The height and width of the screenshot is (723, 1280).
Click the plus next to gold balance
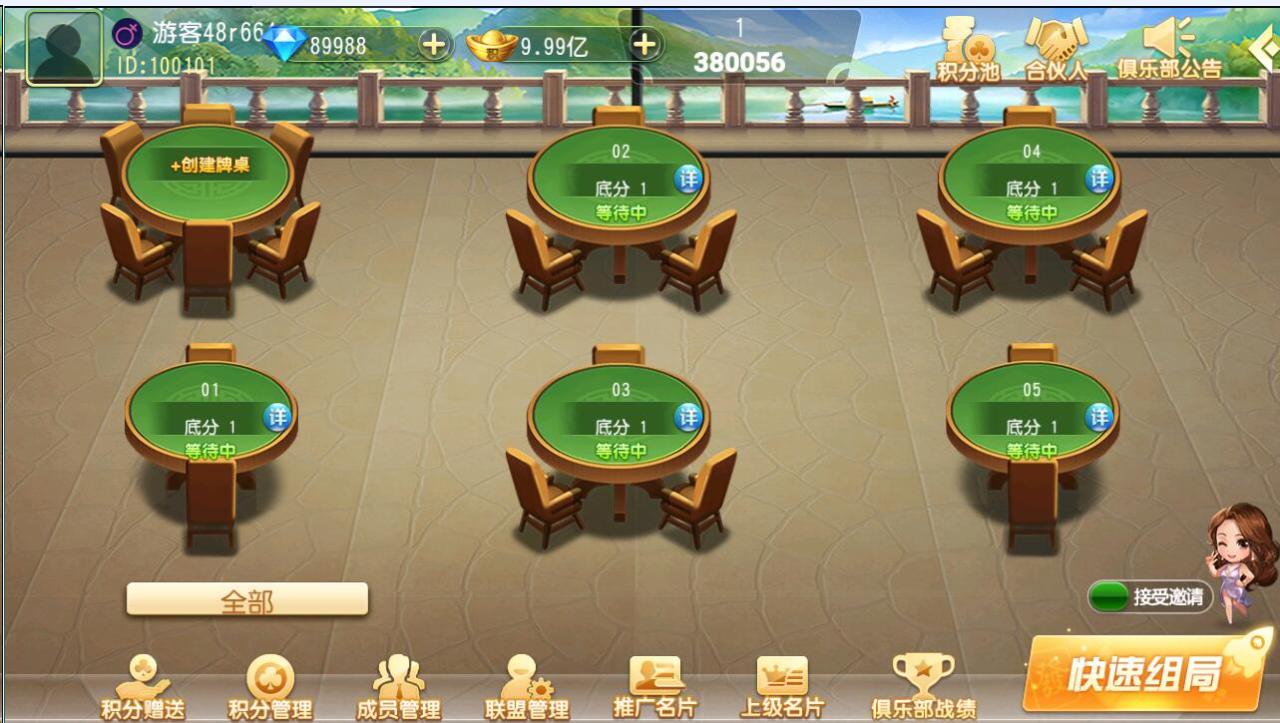point(645,44)
